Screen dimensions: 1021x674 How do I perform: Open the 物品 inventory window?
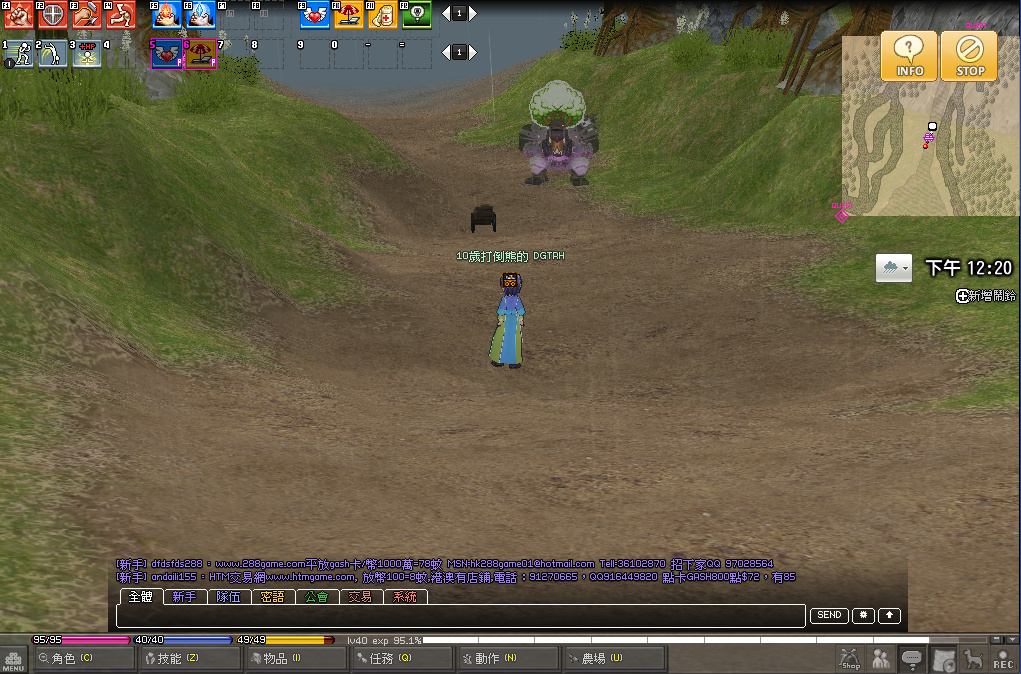[x=295, y=658]
